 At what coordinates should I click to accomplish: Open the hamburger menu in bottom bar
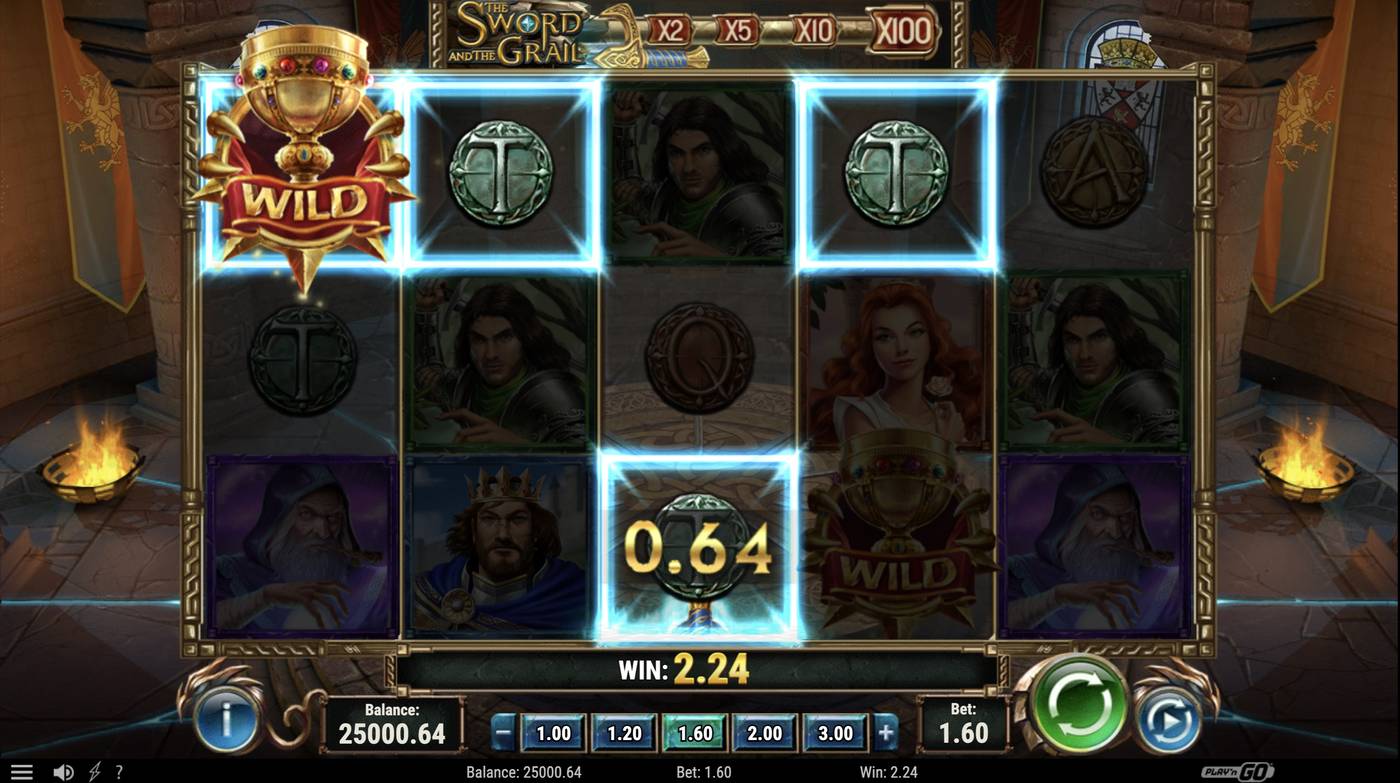tap(21, 770)
